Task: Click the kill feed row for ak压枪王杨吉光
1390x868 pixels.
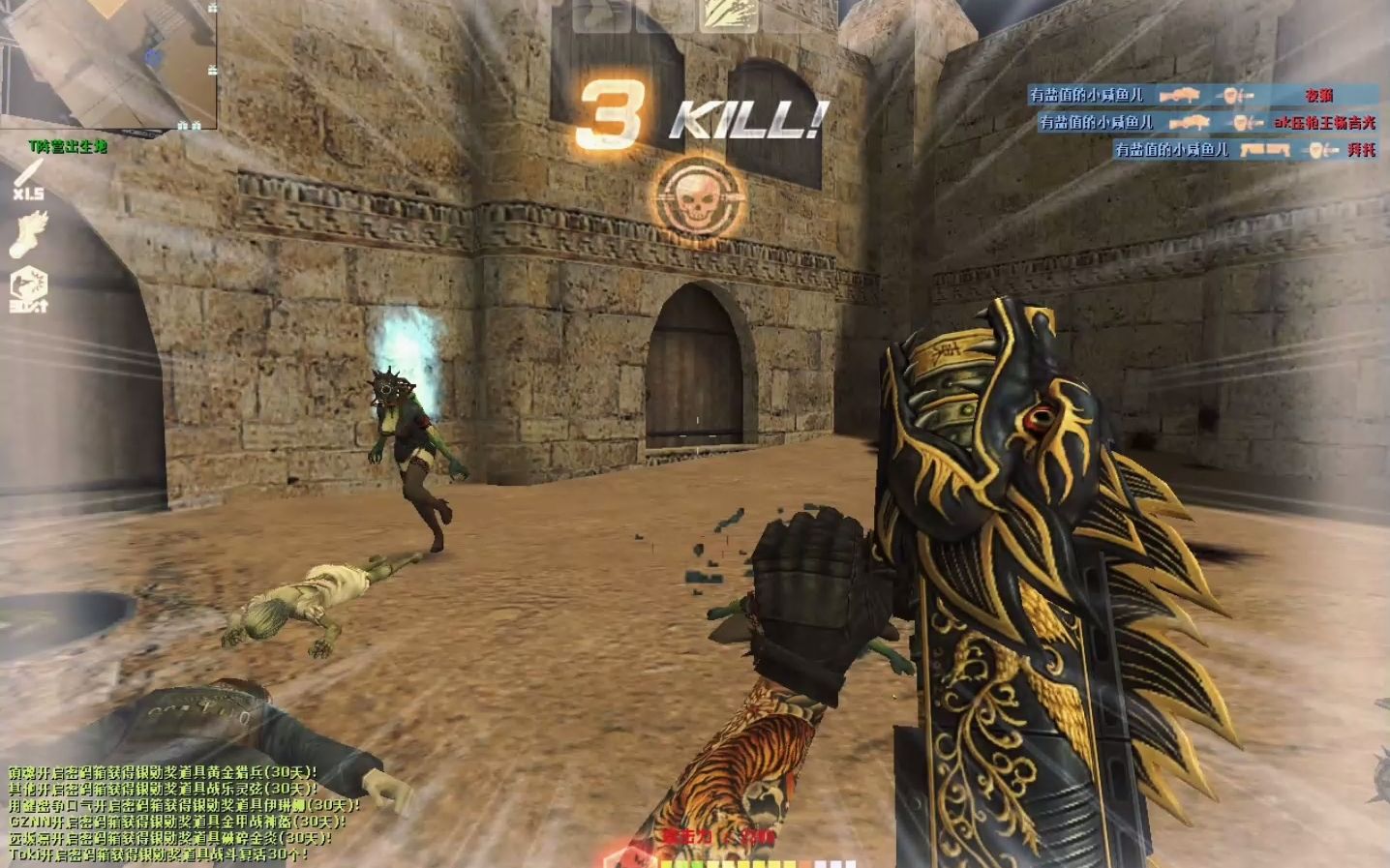Action: click(x=1206, y=122)
